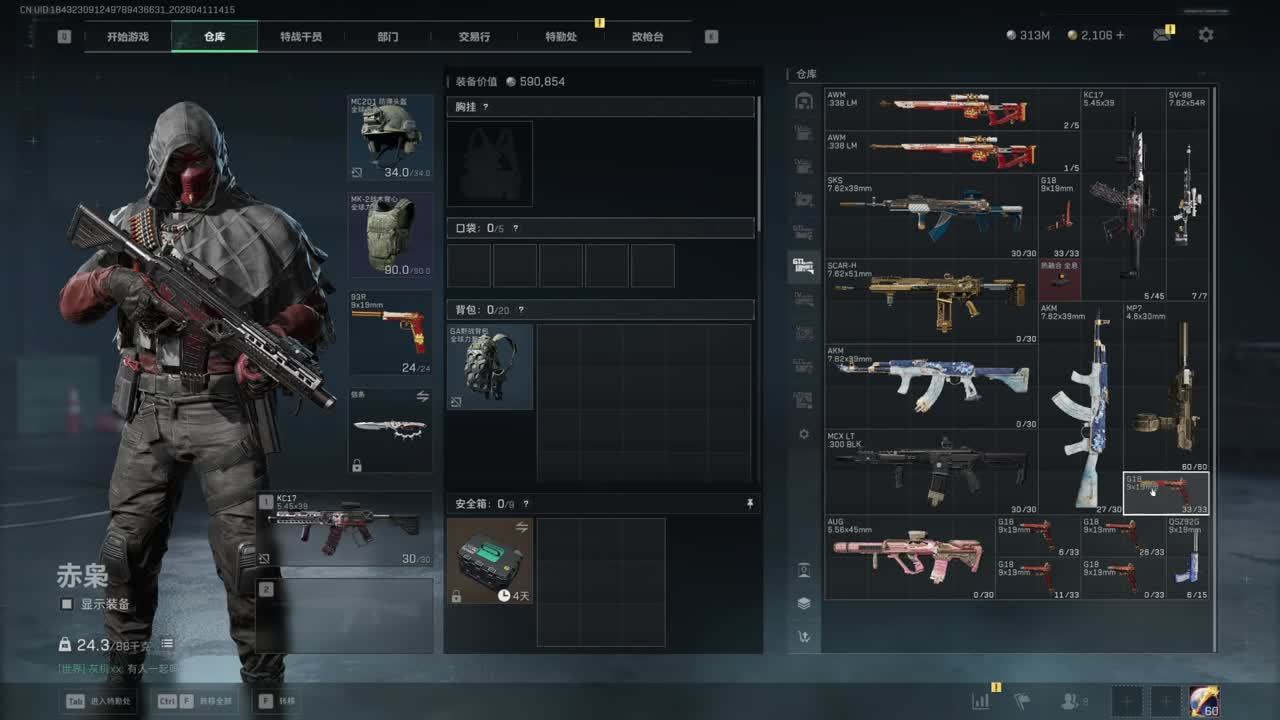
Task: Select the MK-2 body armor slot
Action: click(x=390, y=235)
